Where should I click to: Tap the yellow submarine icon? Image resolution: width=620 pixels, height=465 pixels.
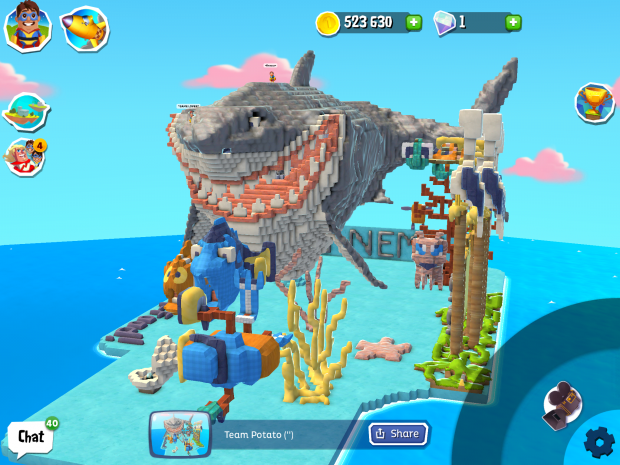pos(84,28)
